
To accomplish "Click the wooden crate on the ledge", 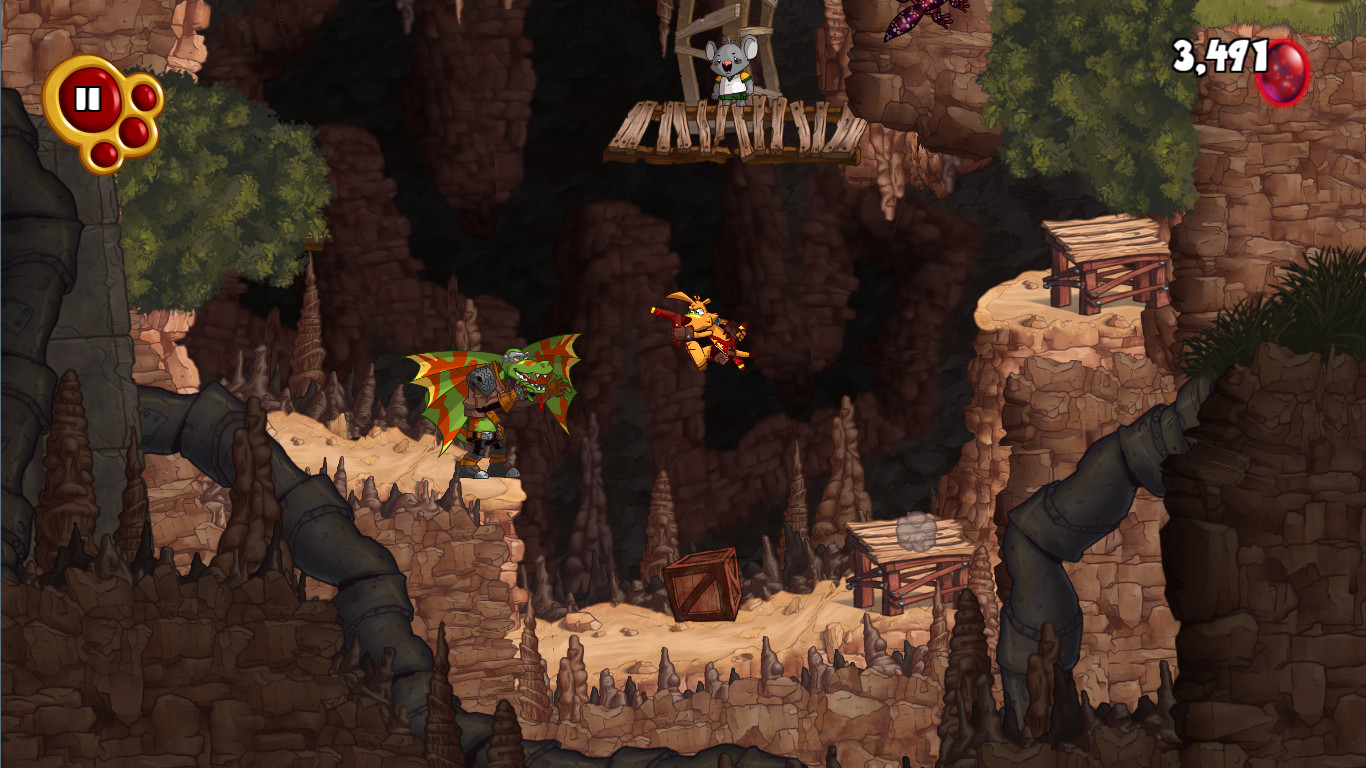I will point(700,585).
